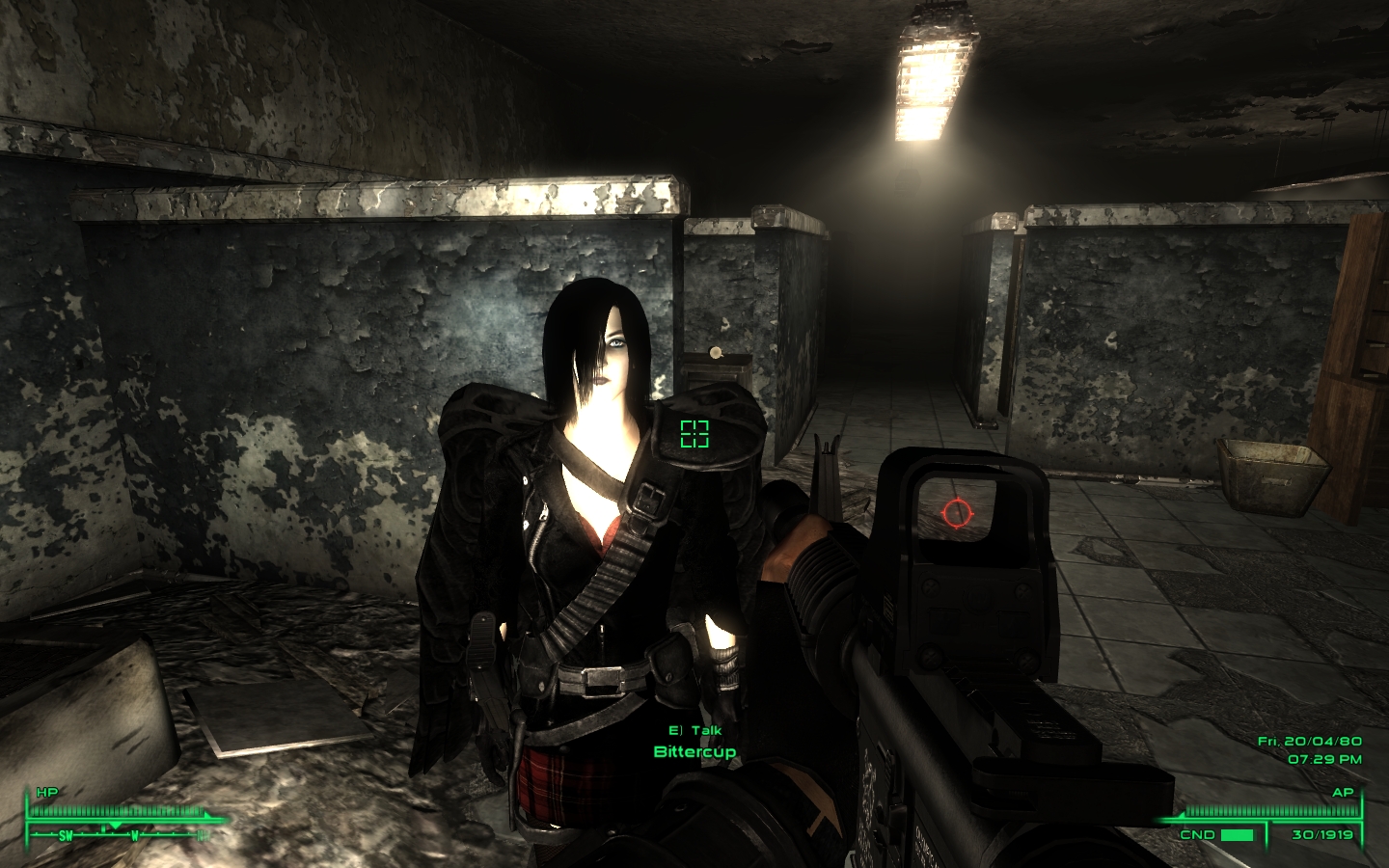The image size is (1389, 868).
Task: Click the green CND condition fill block
Action: pos(1237,833)
